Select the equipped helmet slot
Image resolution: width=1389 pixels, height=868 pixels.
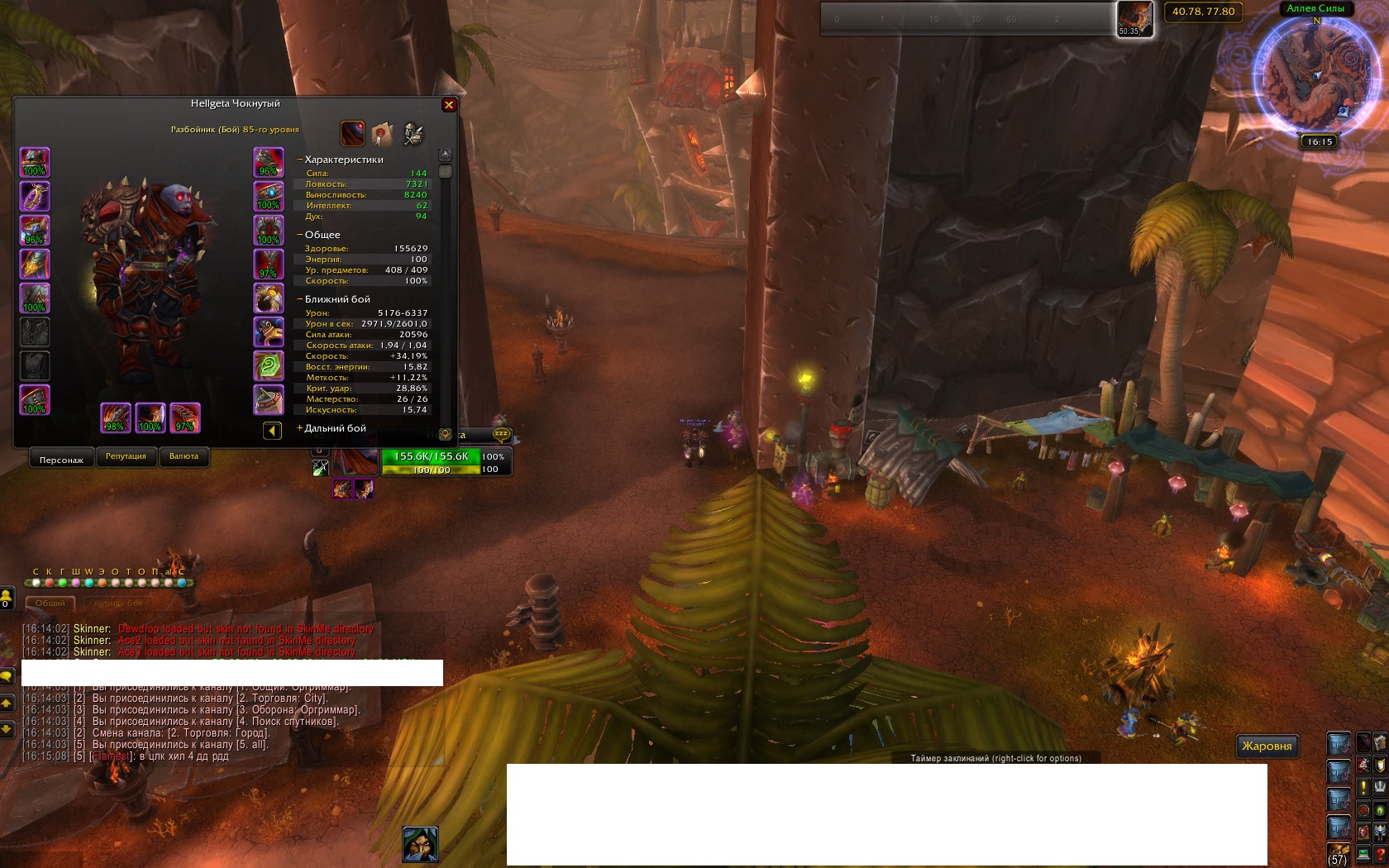click(x=35, y=162)
